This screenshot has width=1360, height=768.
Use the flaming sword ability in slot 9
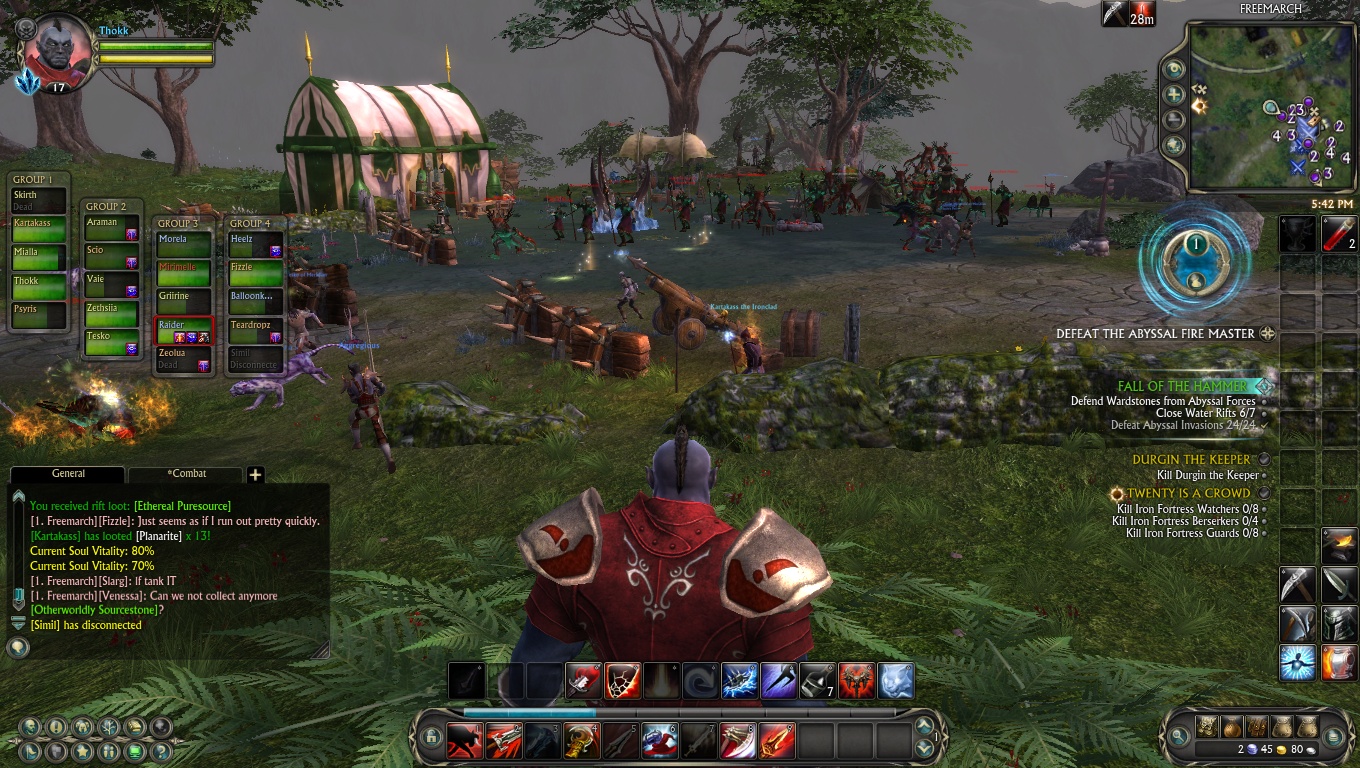tap(777, 741)
